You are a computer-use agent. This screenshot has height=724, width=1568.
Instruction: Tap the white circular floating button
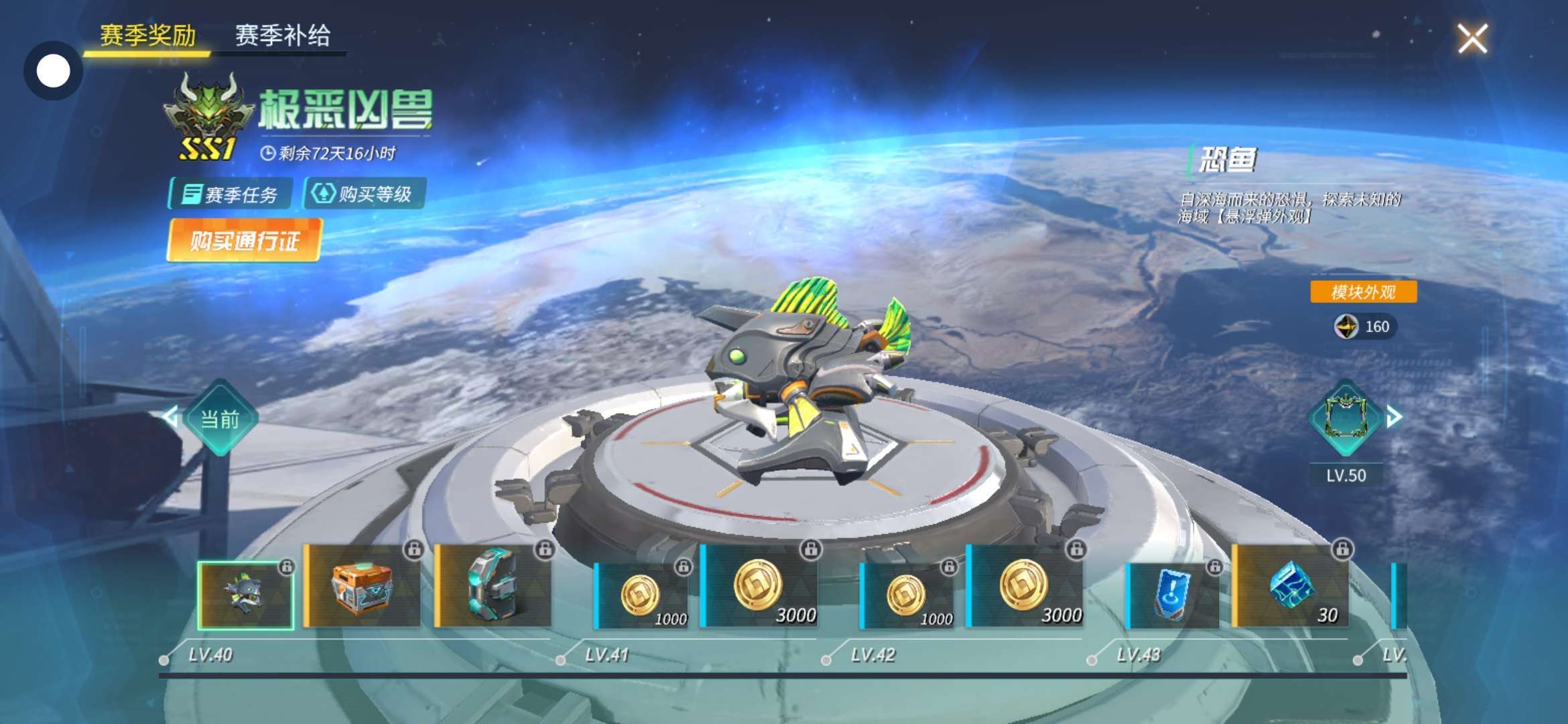pos(53,71)
